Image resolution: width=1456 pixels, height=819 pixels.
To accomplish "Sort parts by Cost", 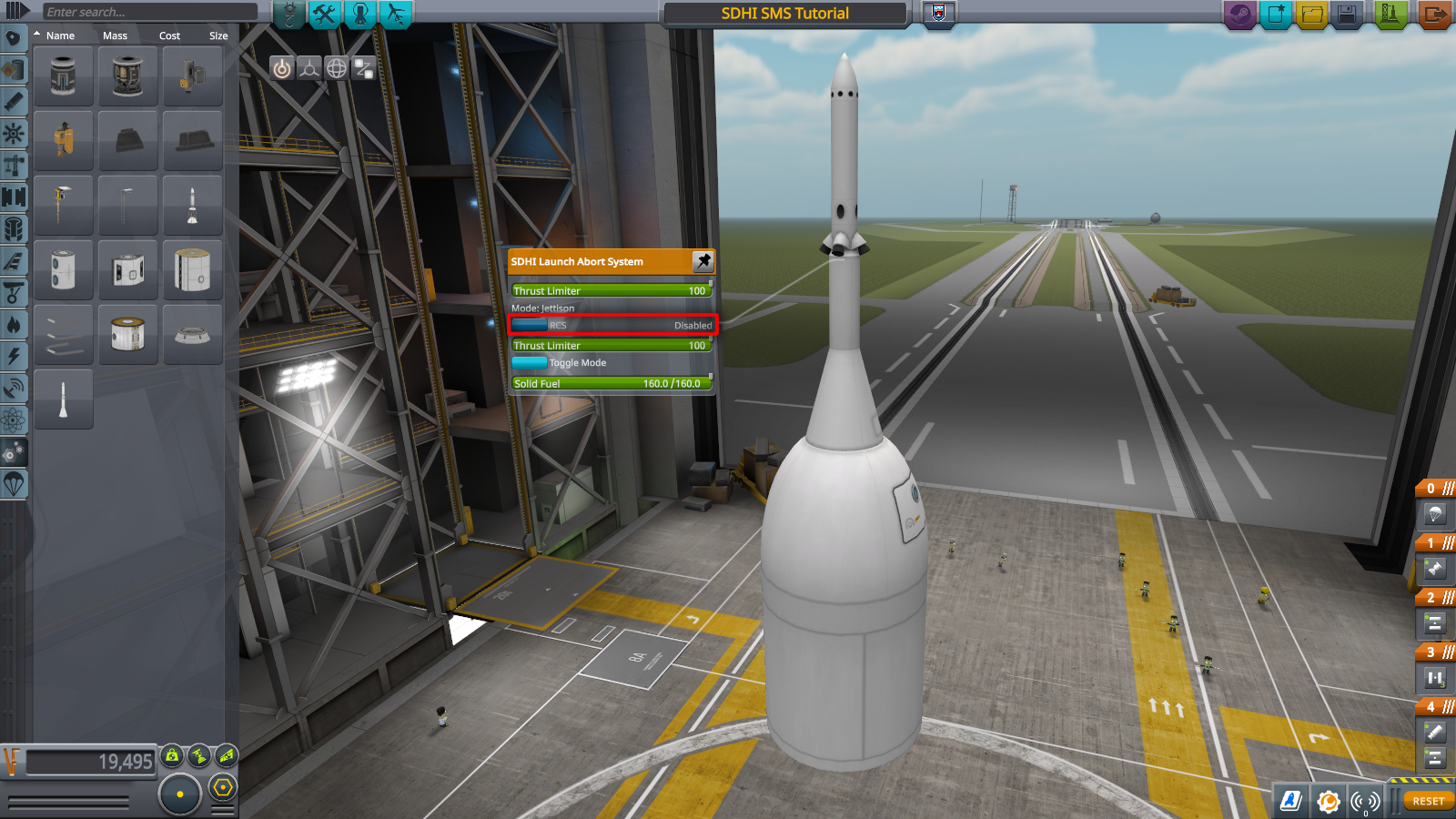I will point(169,35).
